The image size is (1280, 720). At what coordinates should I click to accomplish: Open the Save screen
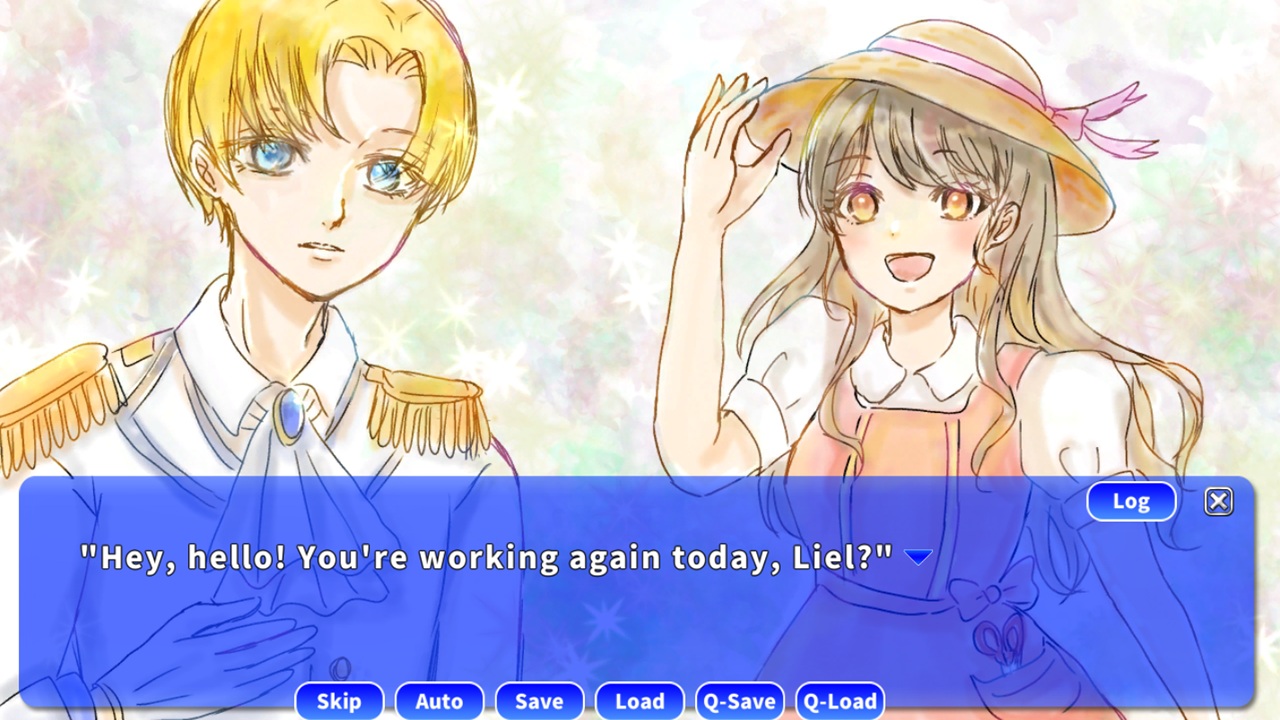tap(539, 701)
